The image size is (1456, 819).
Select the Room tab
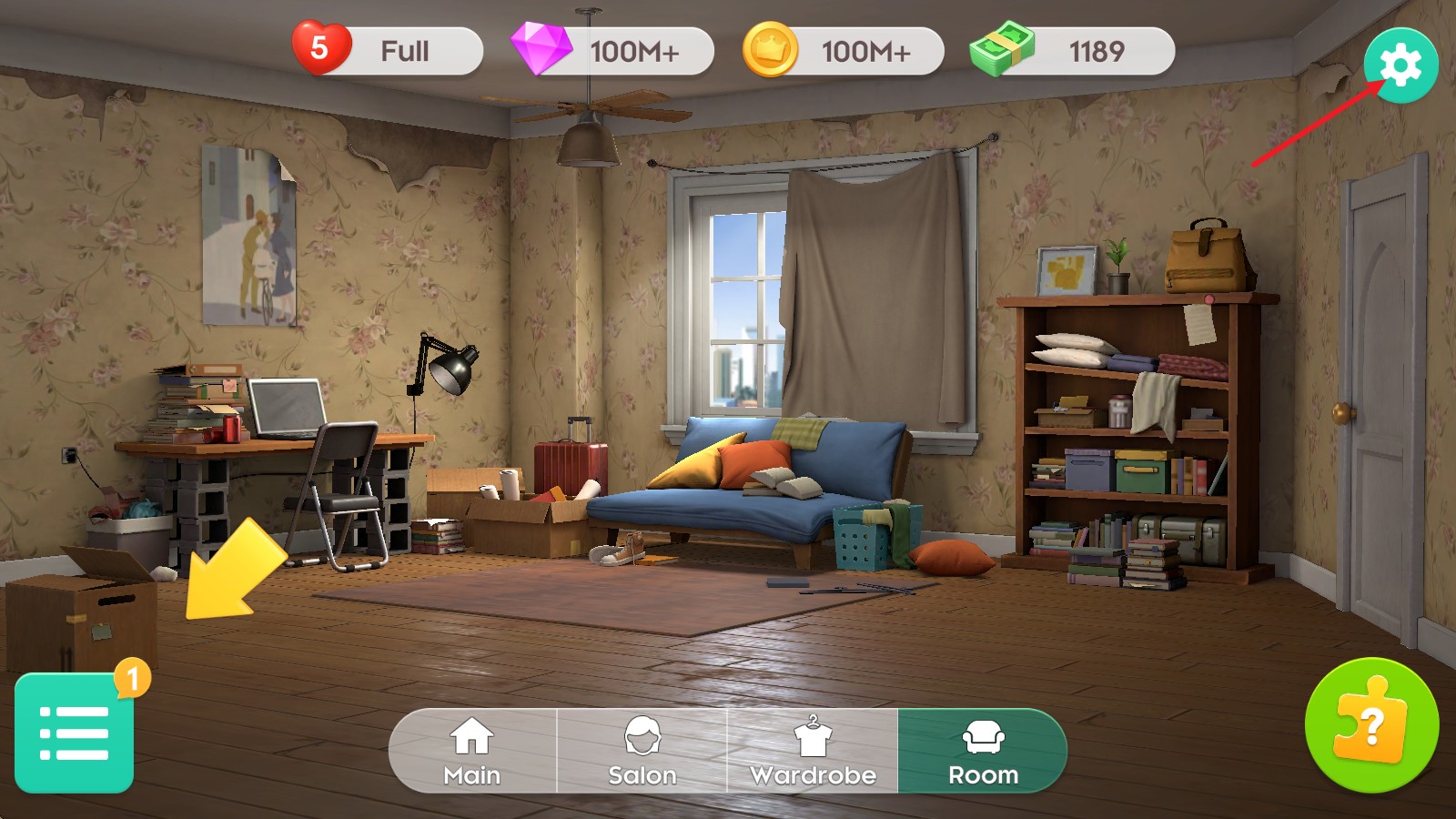tap(983, 752)
